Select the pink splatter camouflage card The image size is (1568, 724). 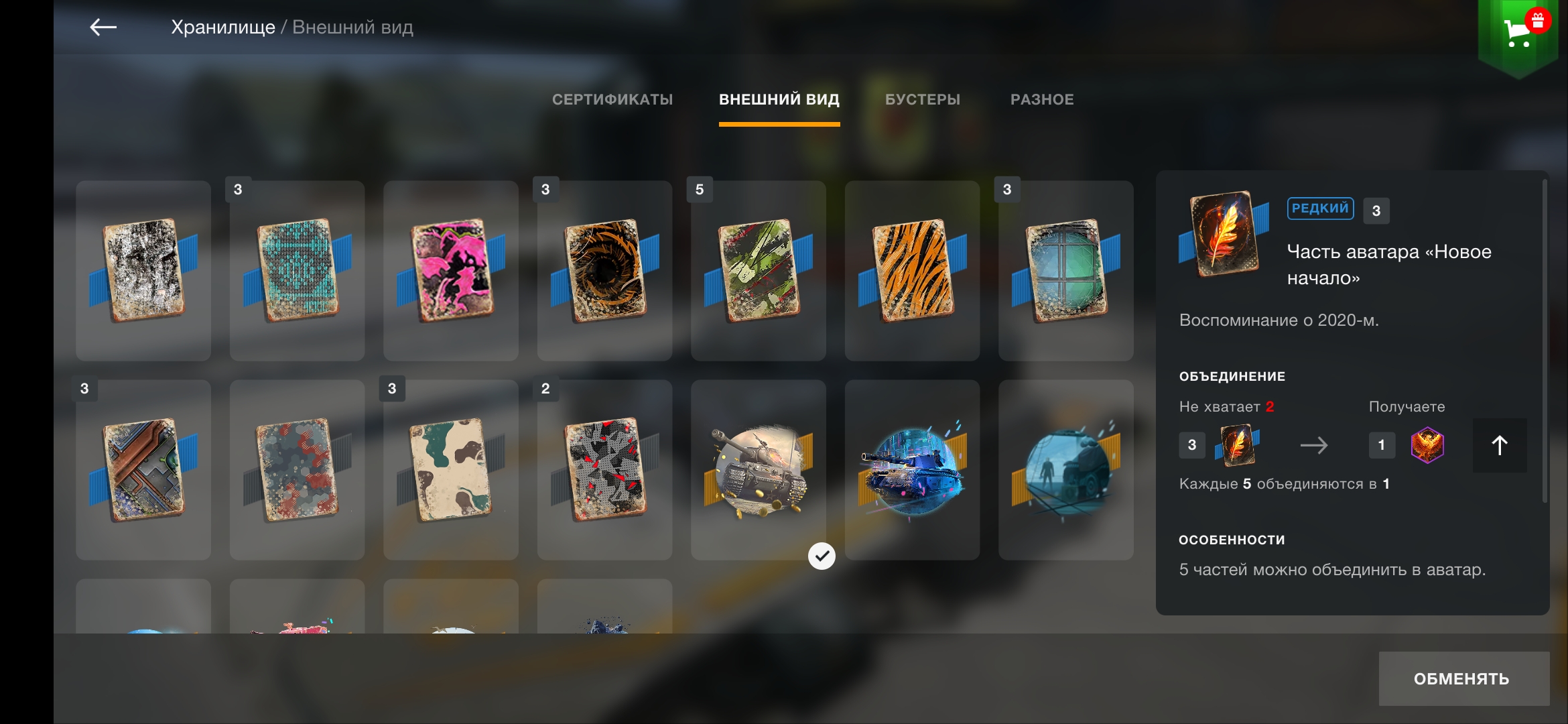451,271
